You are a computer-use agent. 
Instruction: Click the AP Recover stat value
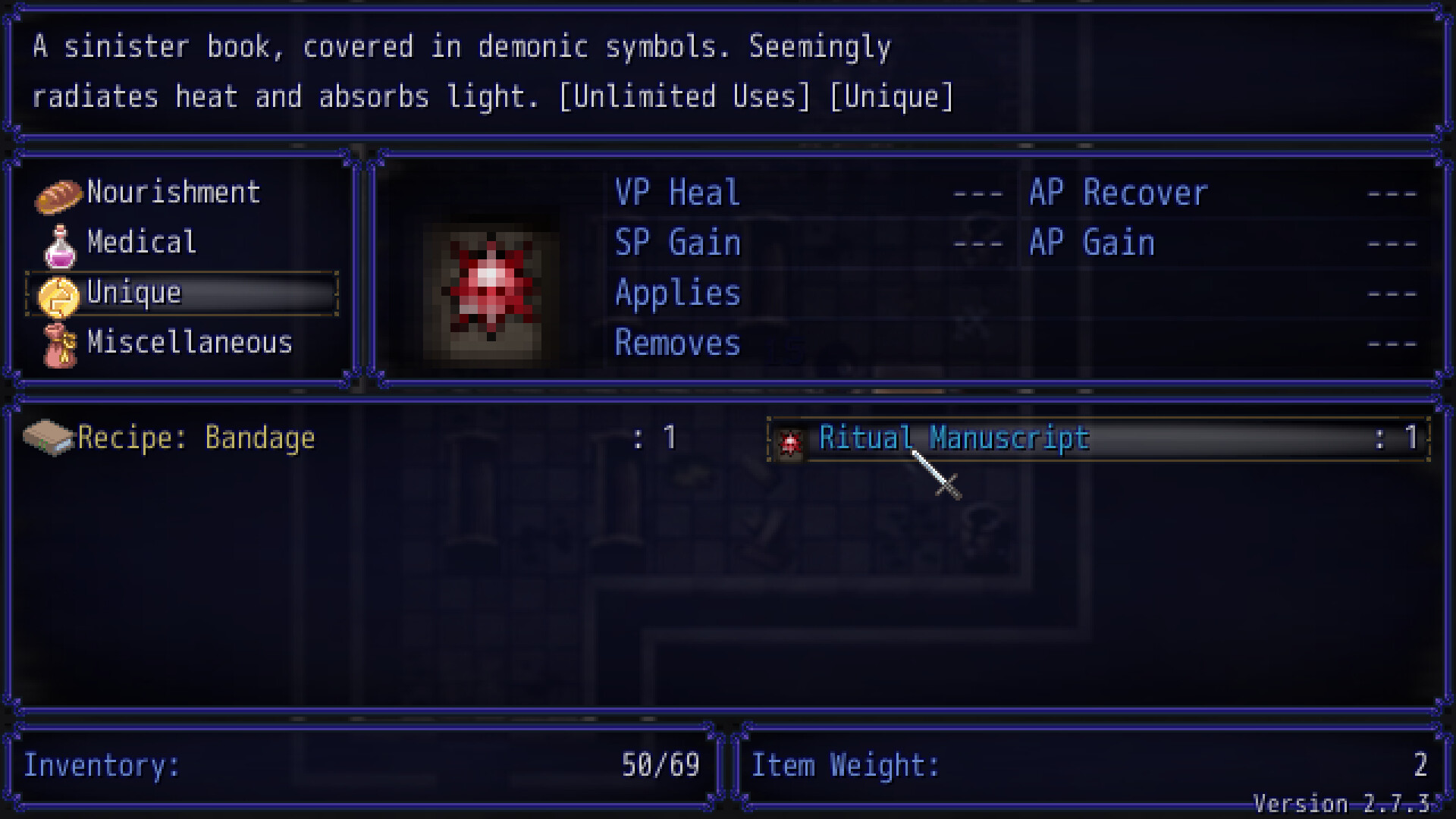pos(1392,193)
